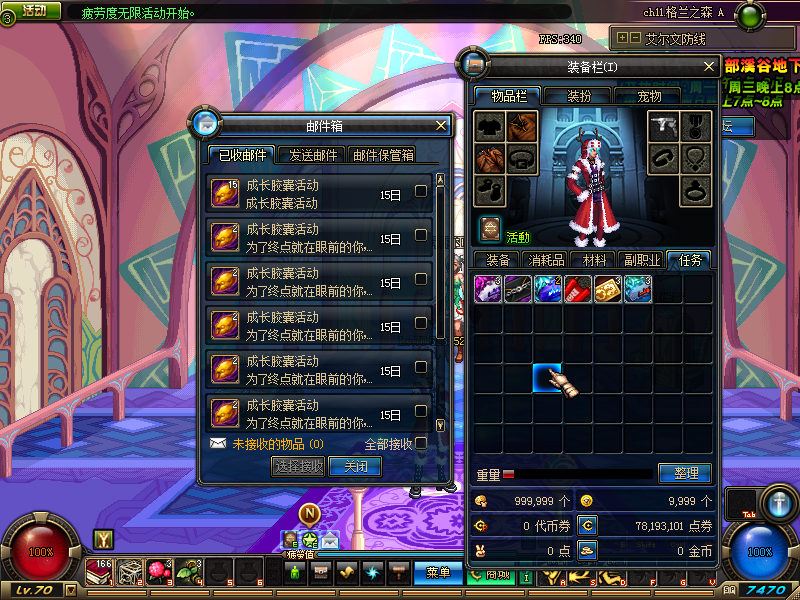The width and height of the screenshot is (800, 600).
Task: Close the 装备栏 inventory window
Action: [x=709, y=67]
